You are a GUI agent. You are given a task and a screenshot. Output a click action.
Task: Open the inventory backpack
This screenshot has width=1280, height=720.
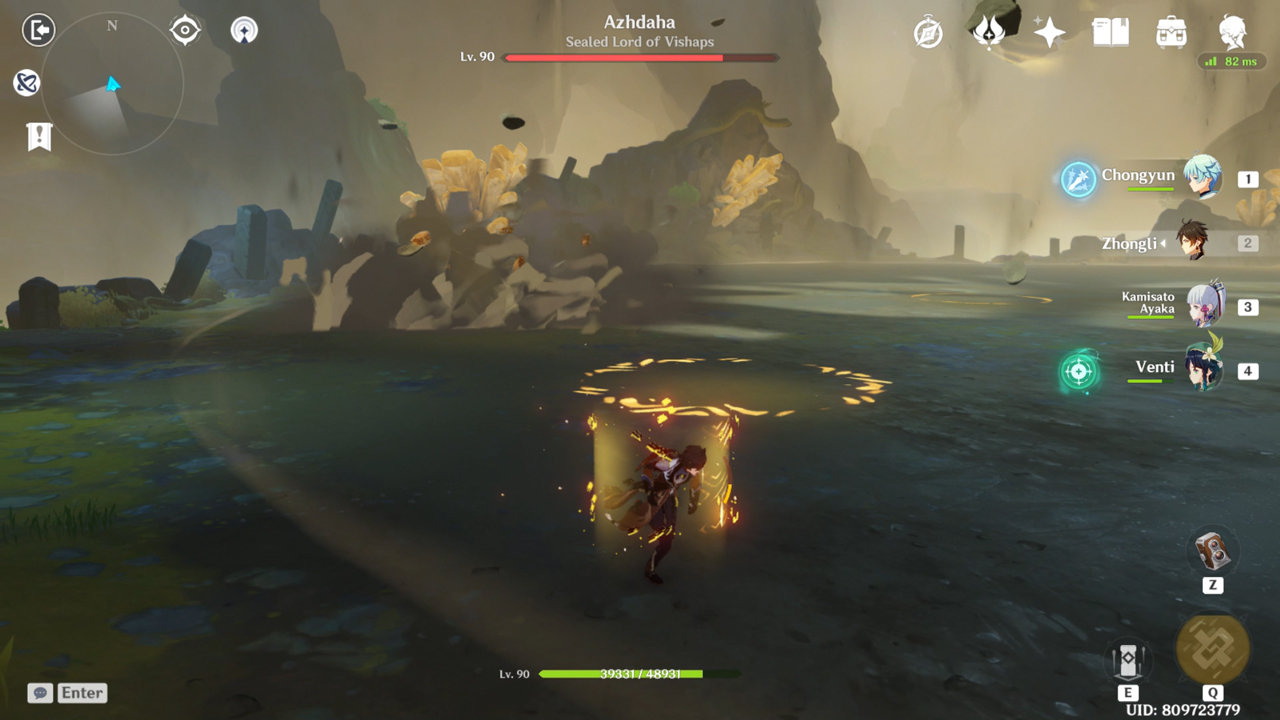point(1171,33)
